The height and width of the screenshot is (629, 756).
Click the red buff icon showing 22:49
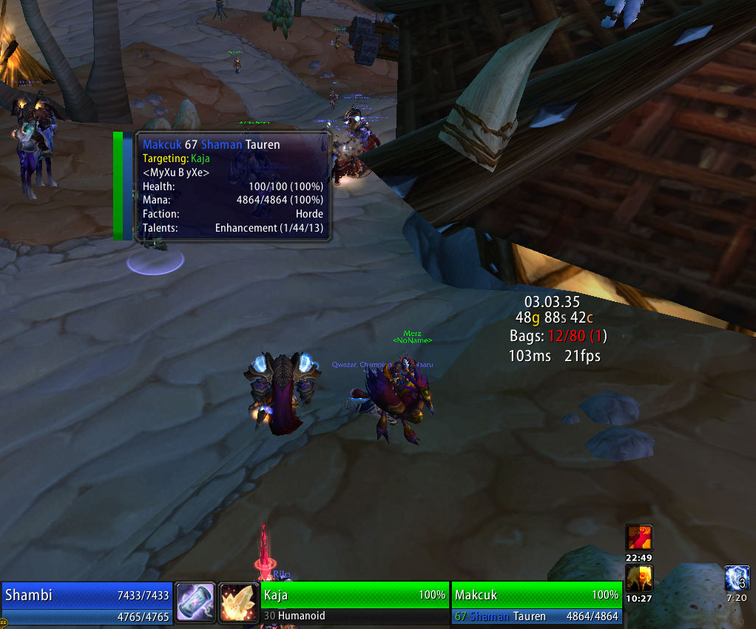pyautogui.click(x=639, y=537)
